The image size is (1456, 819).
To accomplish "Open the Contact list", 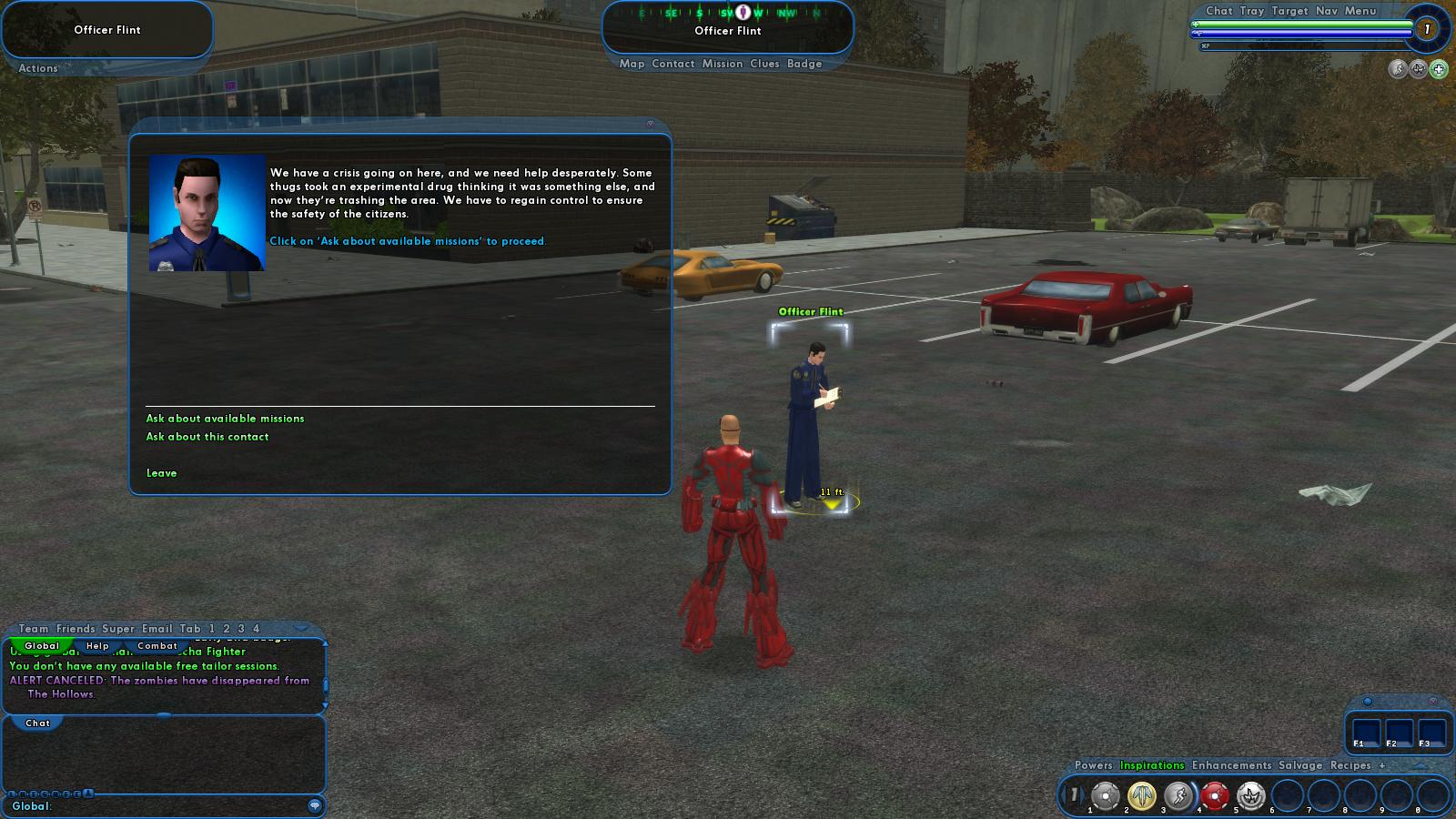I will [x=673, y=64].
